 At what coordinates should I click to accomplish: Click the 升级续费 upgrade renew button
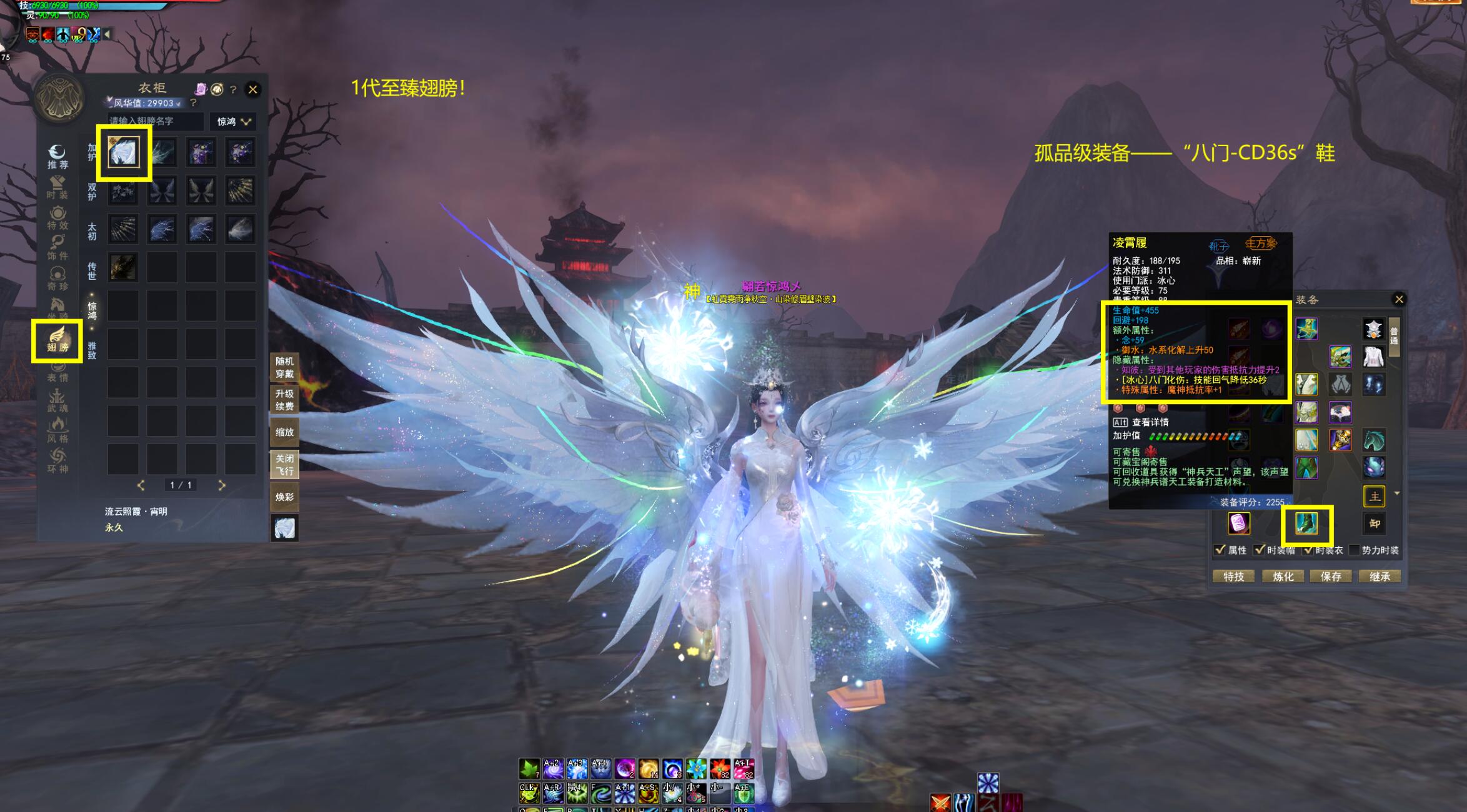(x=284, y=400)
